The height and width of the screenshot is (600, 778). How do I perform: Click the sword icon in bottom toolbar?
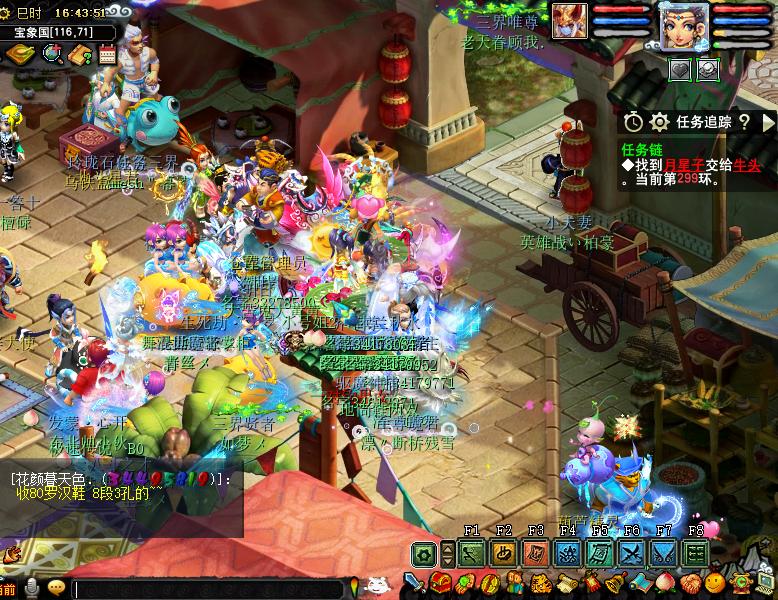coord(415,583)
